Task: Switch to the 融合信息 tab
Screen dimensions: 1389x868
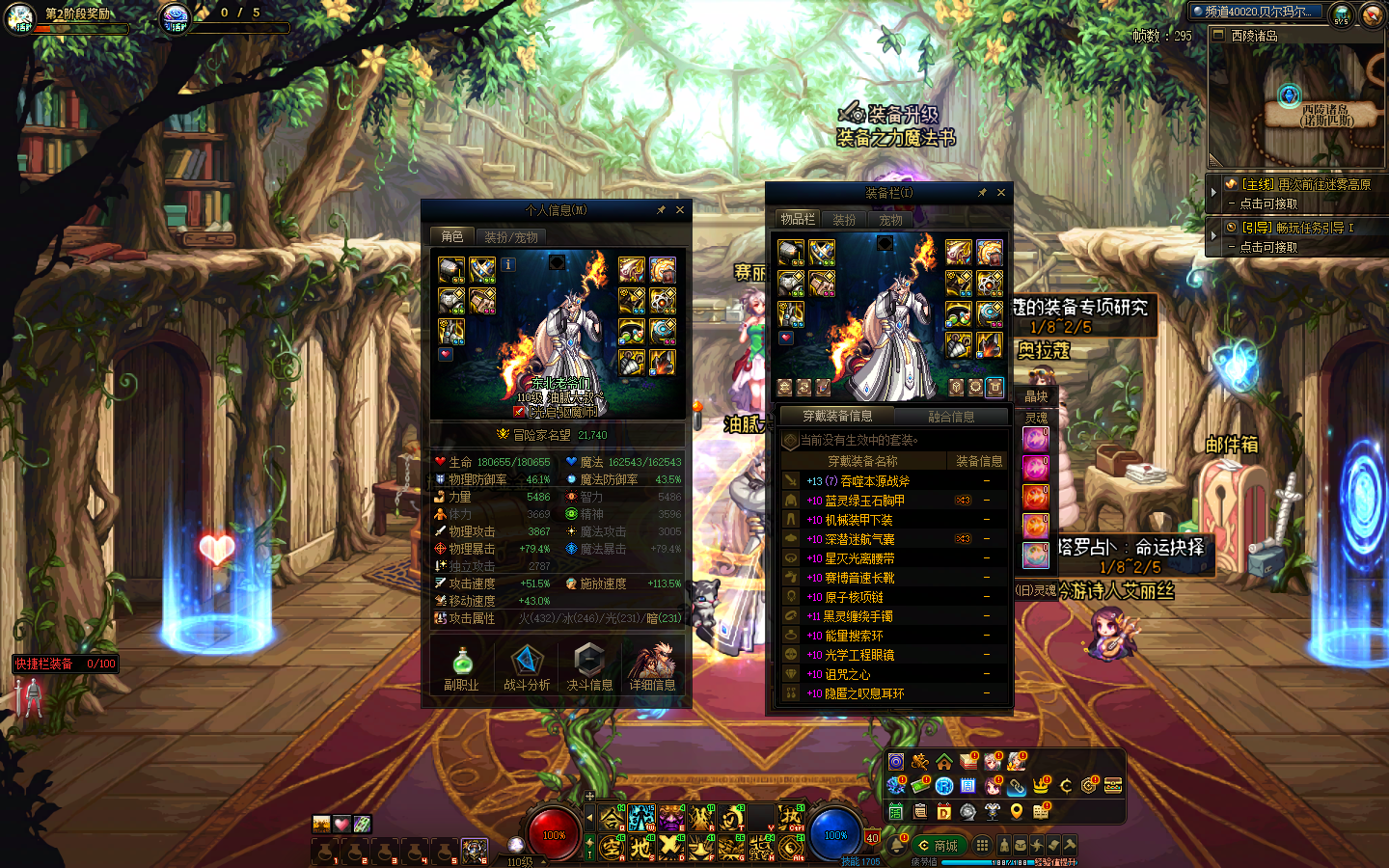Action: [951, 417]
